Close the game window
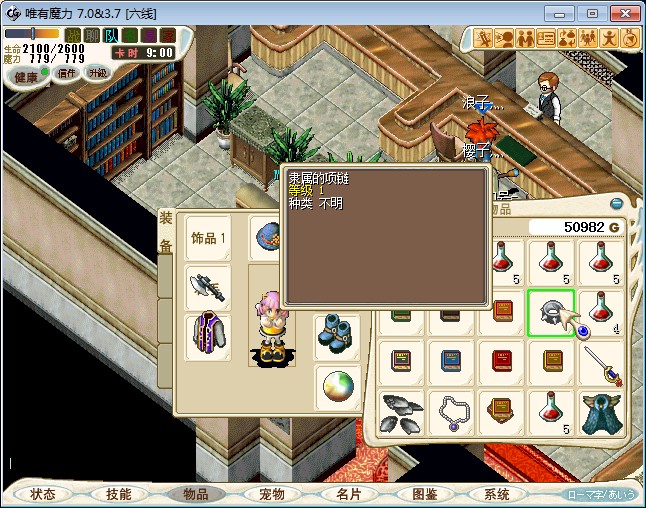 [x=623, y=13]
